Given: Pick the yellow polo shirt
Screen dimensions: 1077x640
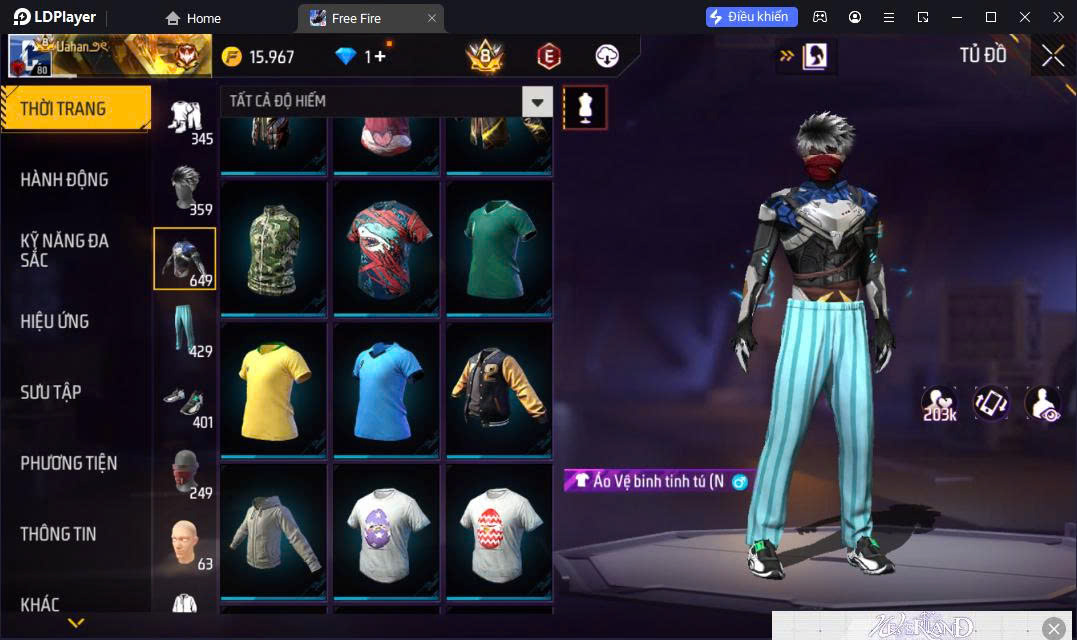Looking at the screenshot, I should pos(274,389).
